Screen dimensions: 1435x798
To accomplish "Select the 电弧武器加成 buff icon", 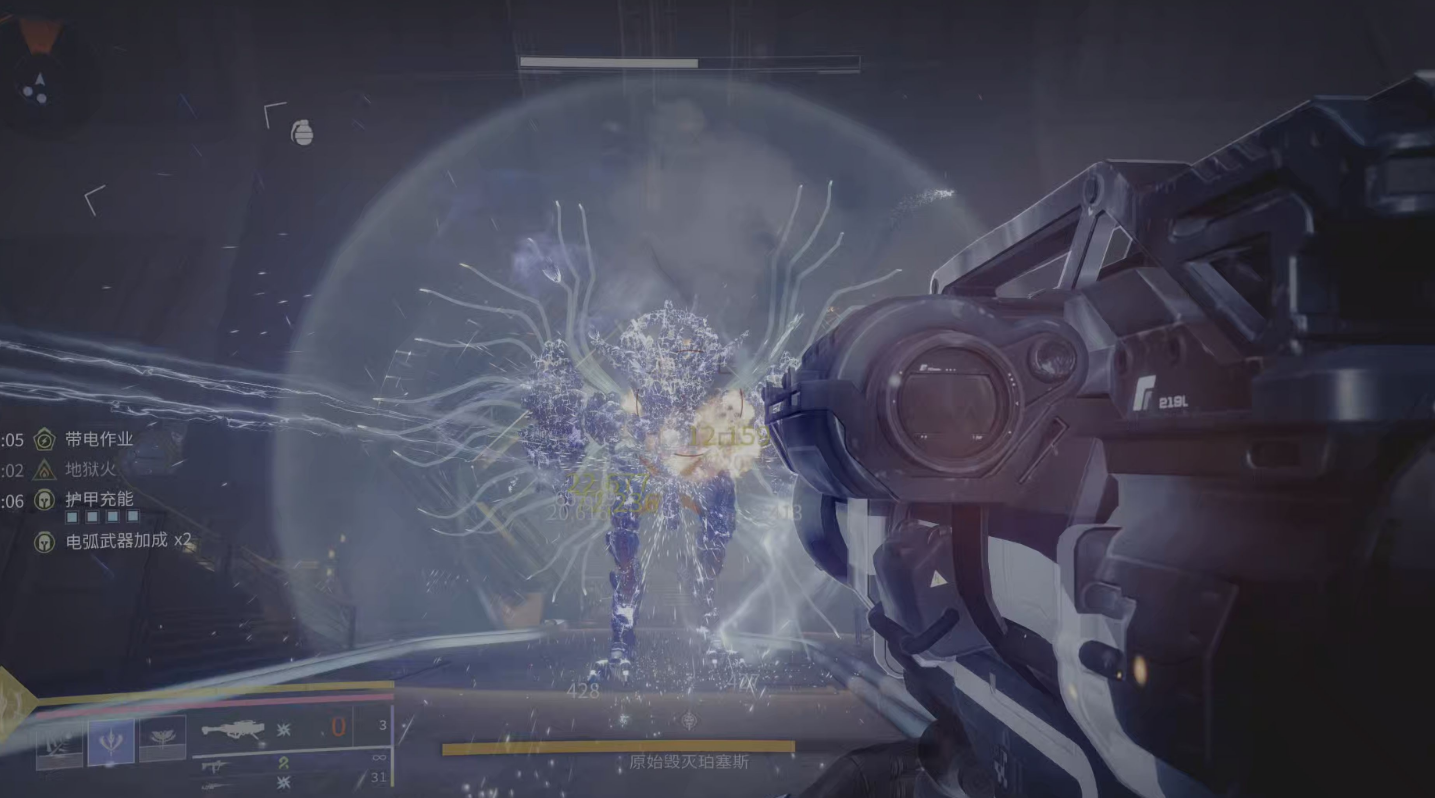I will 45,542.
